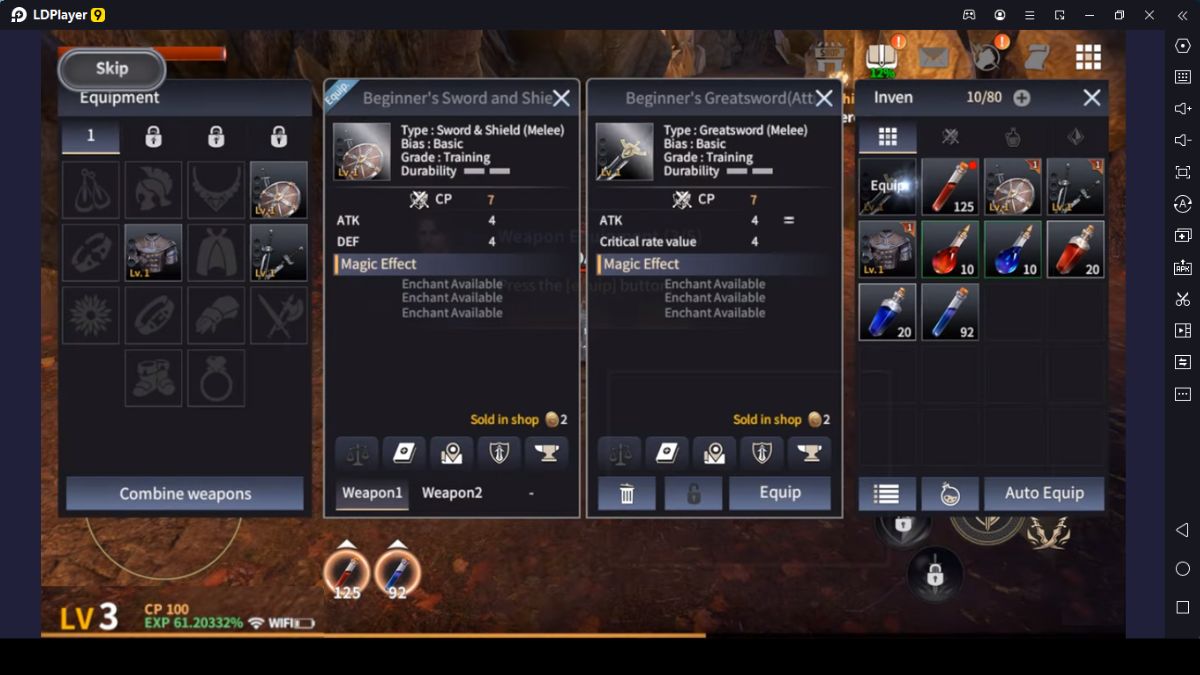
Task: Discard the greatsword using the trash button
Action: (x=627, y=493)
